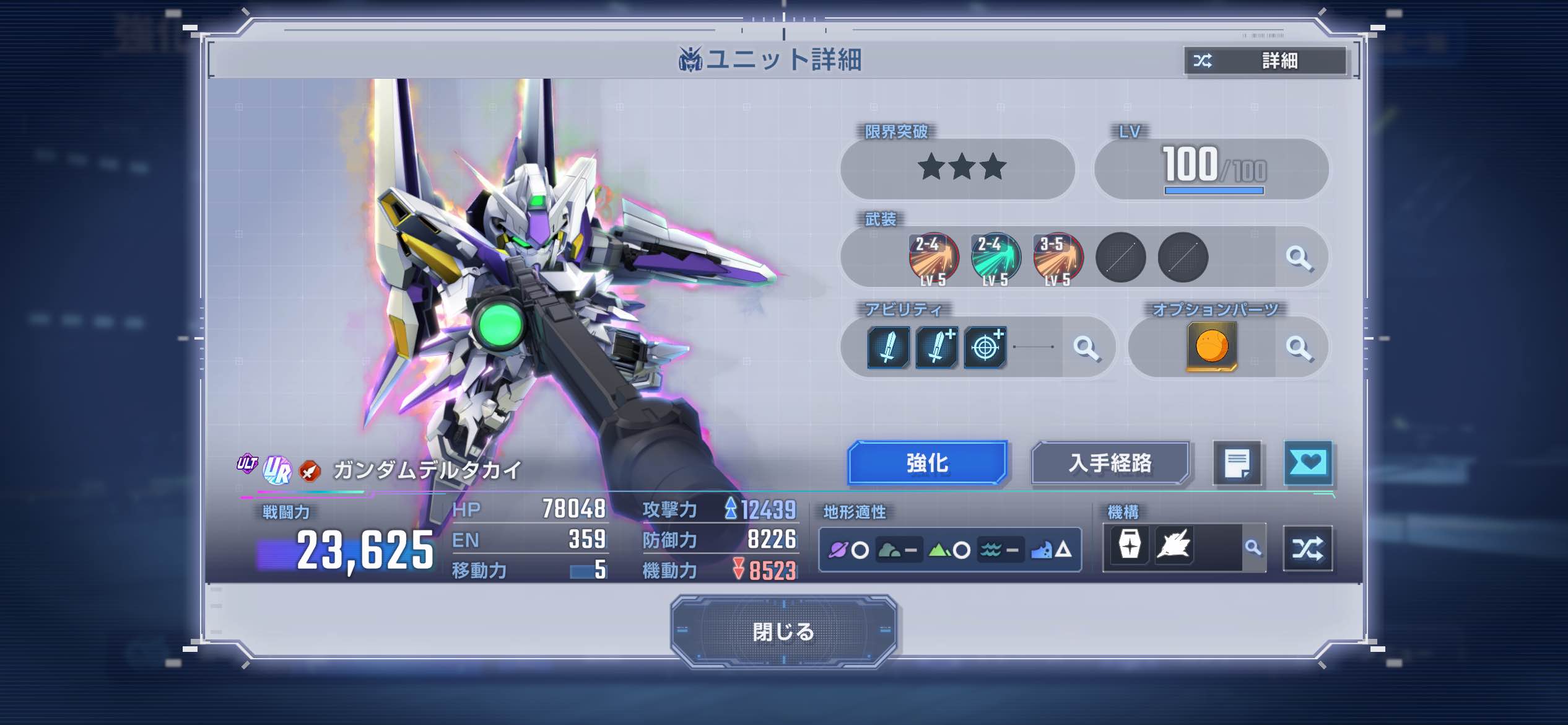Image resolution: width=1568 pixels, height=725 pixels.
Task: Open the 地形適性 terrain aptitude panel
Action: click(x=949, y=550)
